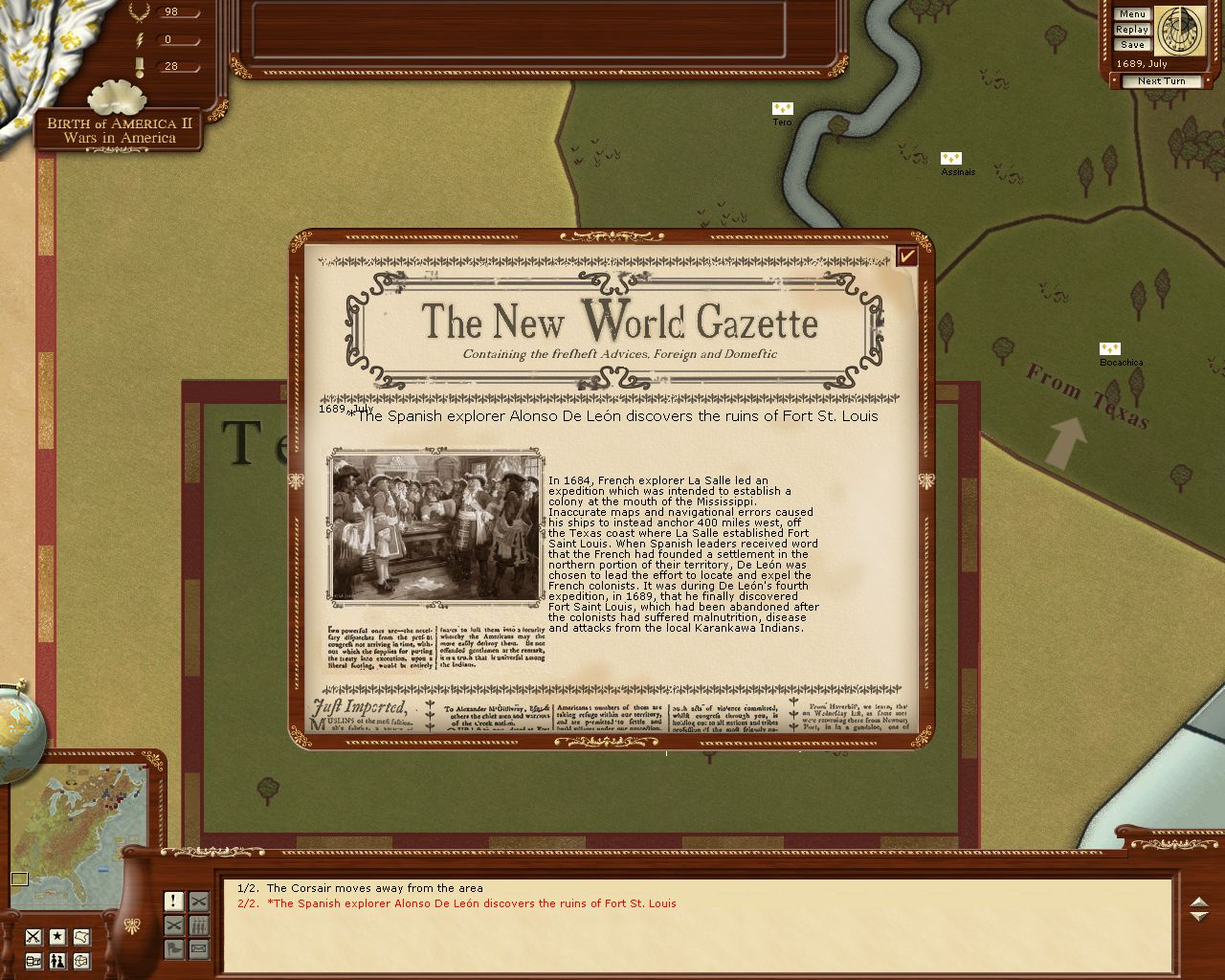The height and width of the screenshot is (980, 1225).
Task: Click the Replay button
Action: tap(1132, 30)
